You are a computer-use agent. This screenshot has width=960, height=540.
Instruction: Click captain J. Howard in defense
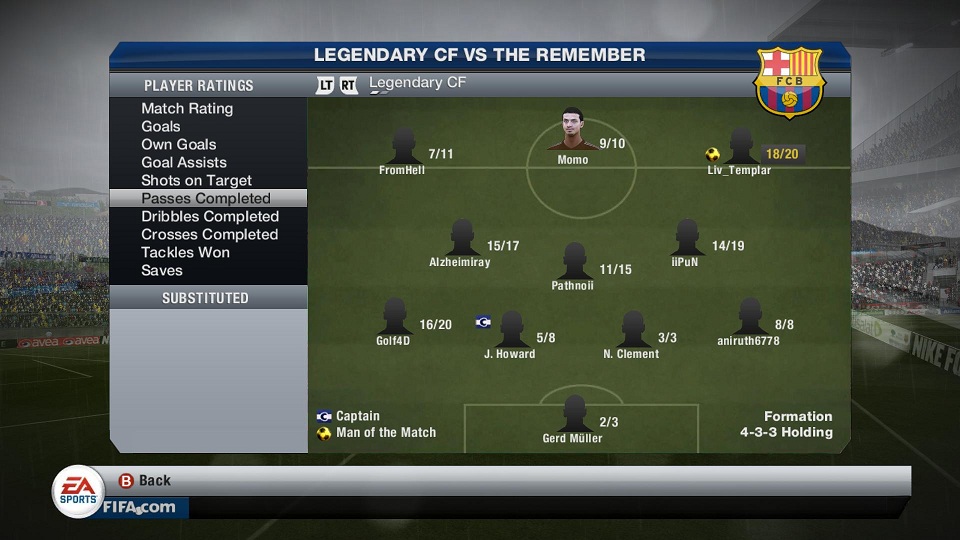click(x=511, y=331)
